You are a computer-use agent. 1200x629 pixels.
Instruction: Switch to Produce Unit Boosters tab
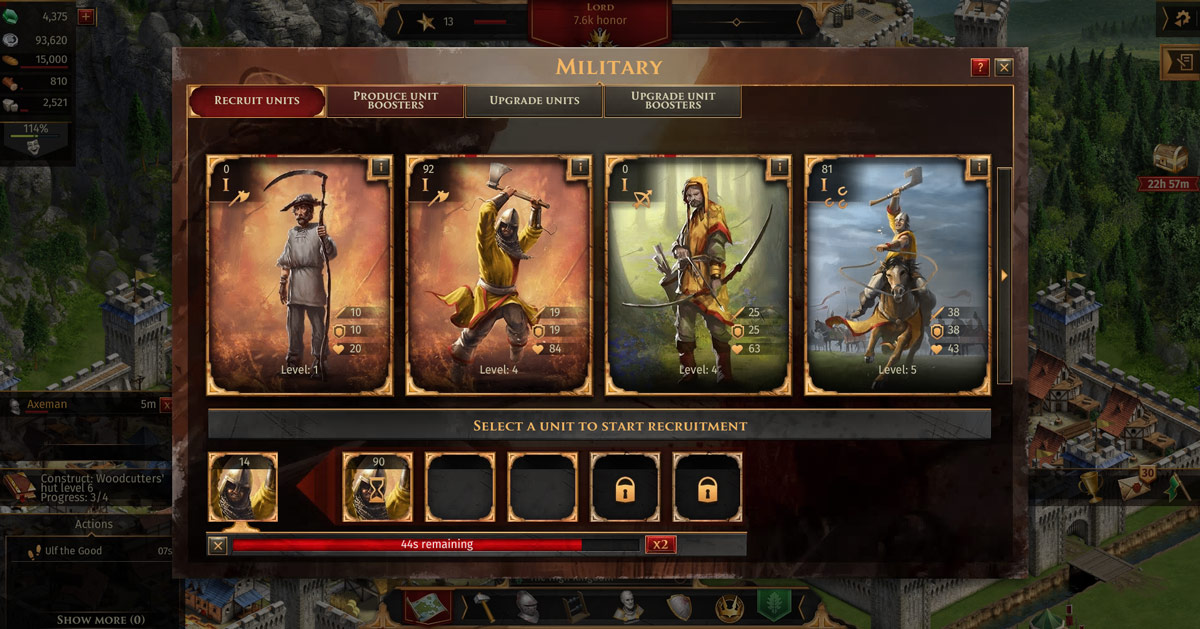click(x=396, y=101)
